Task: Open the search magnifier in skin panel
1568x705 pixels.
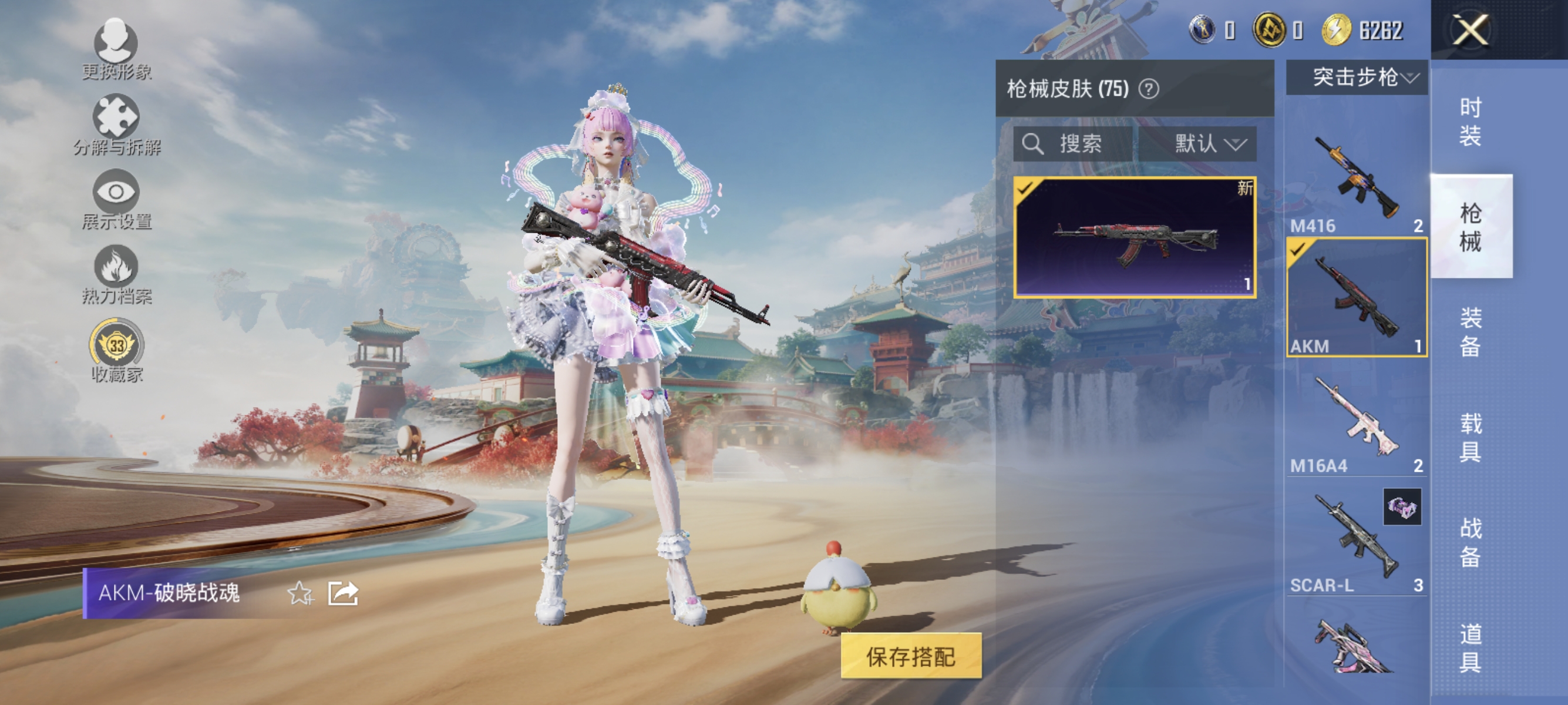Action: point(1033,145)
